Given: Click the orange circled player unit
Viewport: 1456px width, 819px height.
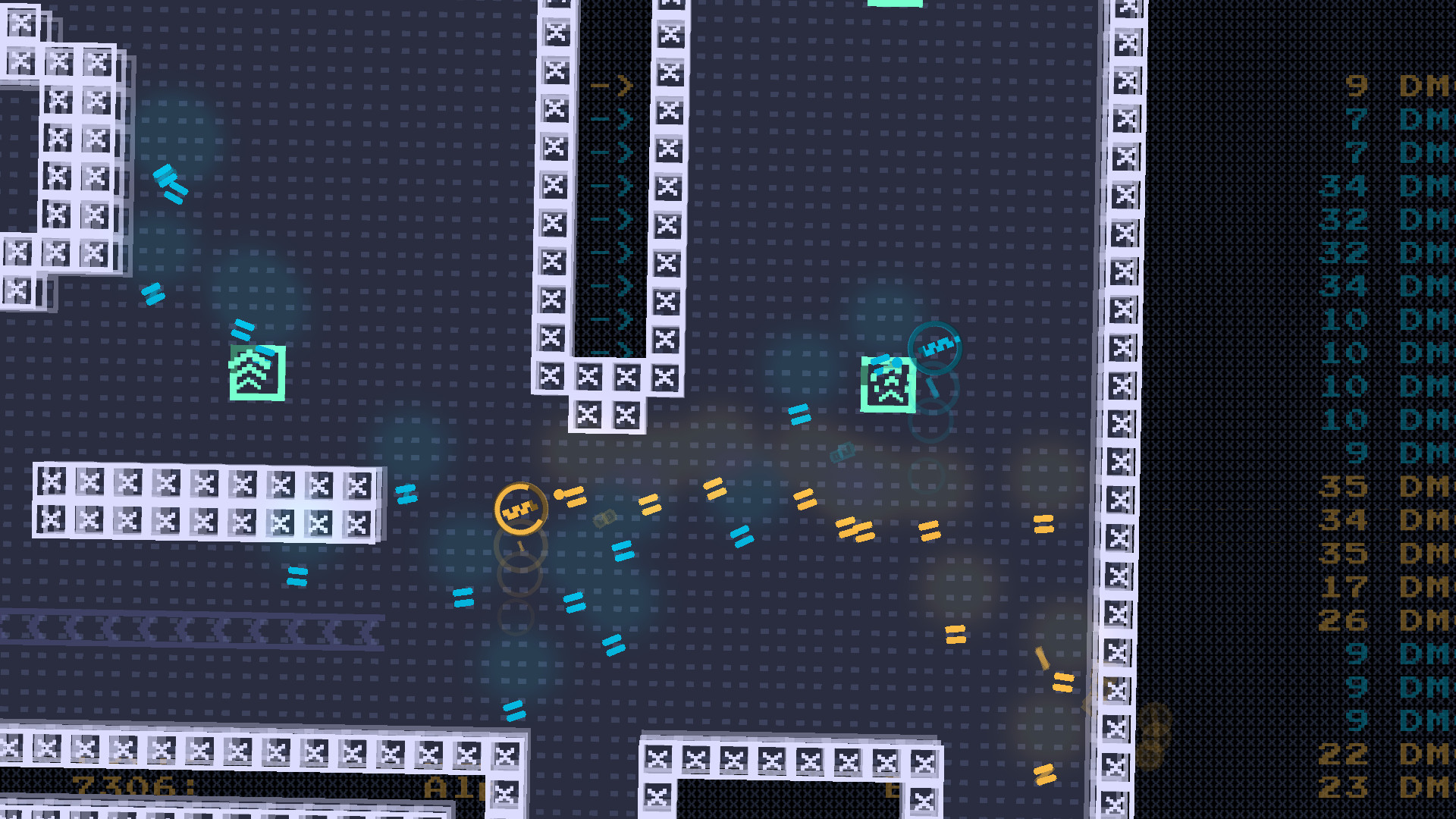Looking at the screenshot, I should pyautogui.click(x=522, y=507).
